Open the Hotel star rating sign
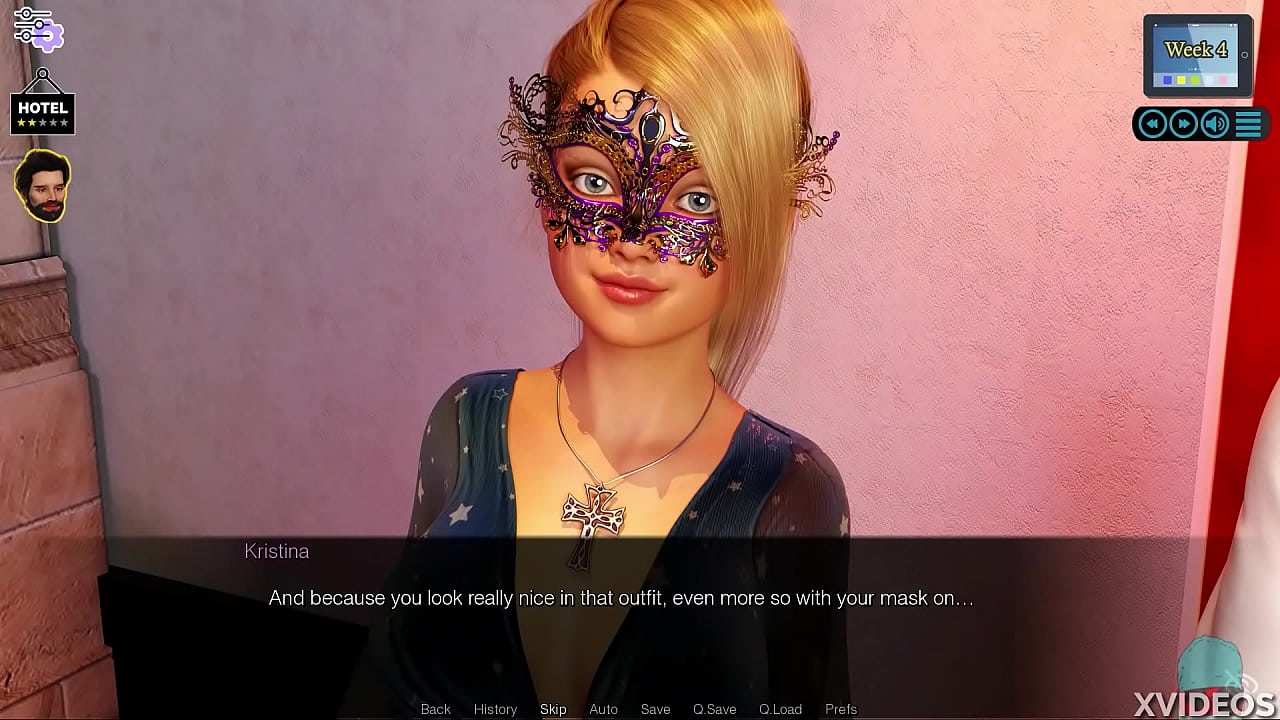 click(42, 113)
